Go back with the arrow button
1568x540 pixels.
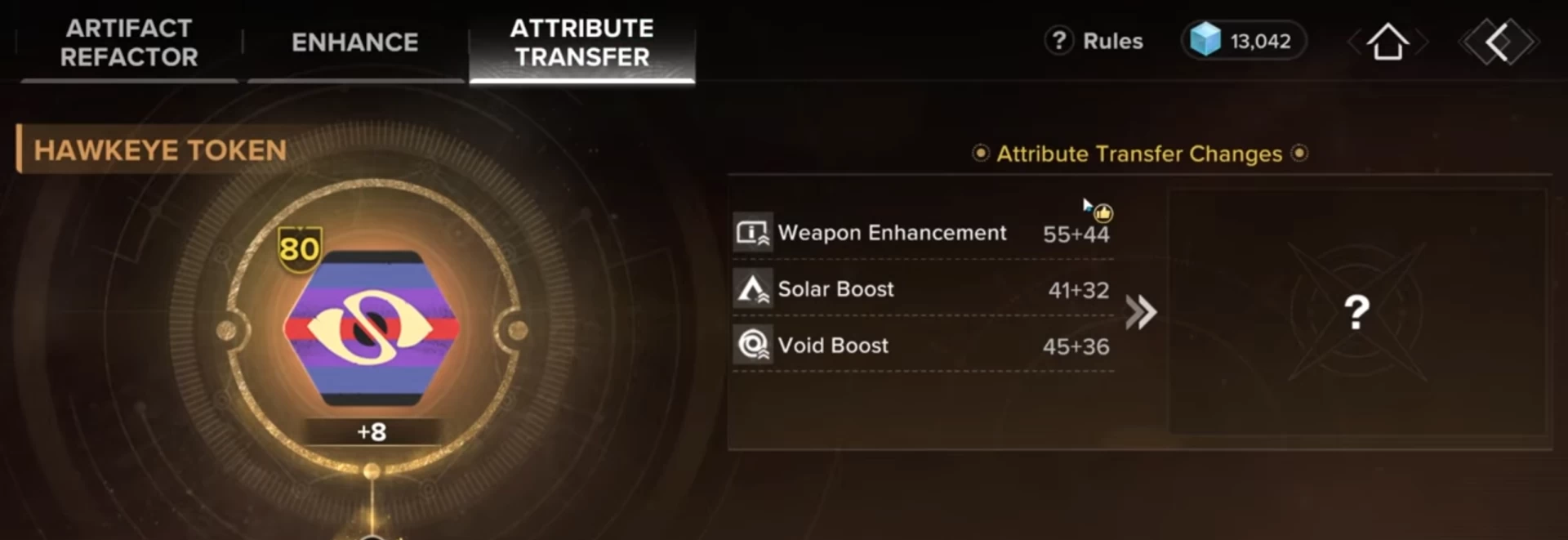[x=1499, y=42]
